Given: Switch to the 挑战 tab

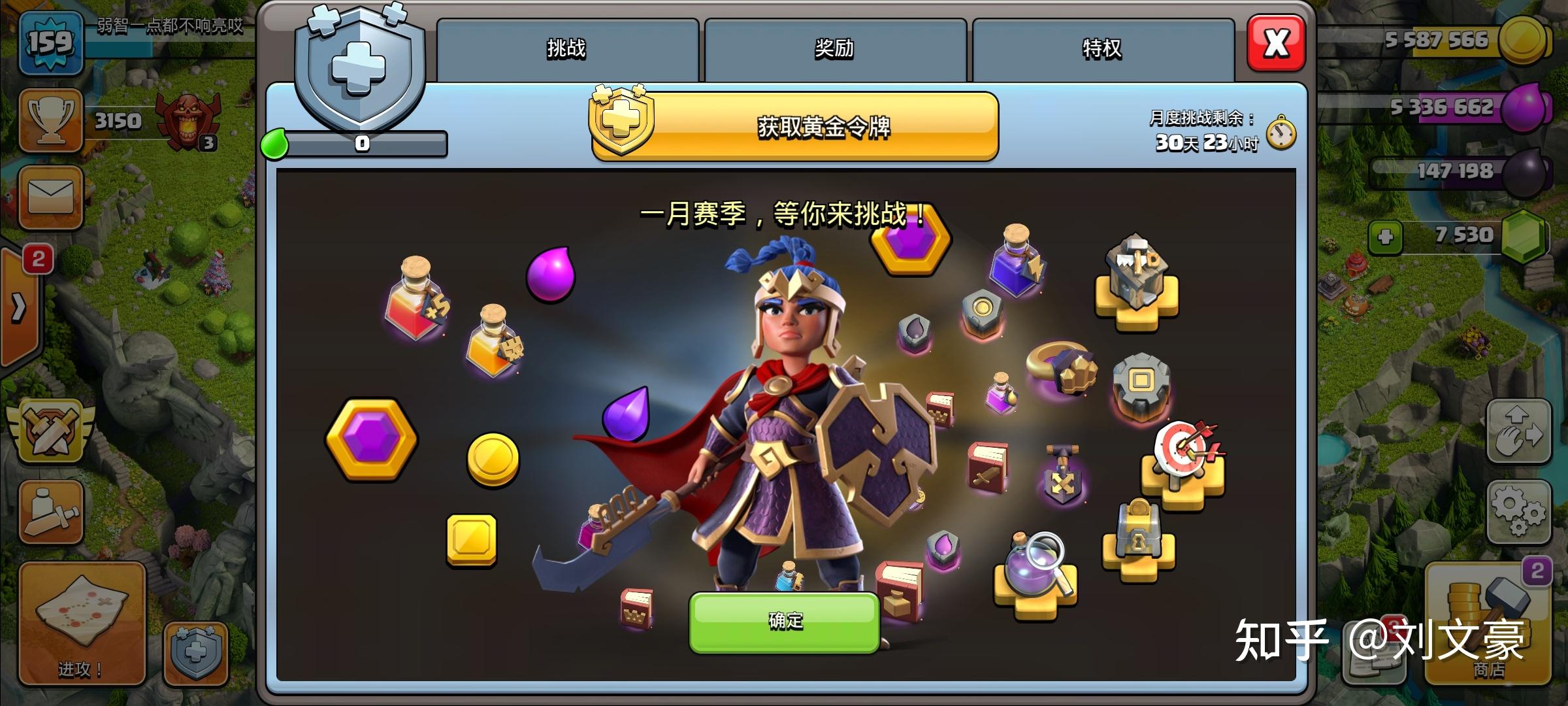Looking at the screenshot, I should pyautogui.click(x=567, y=49).
